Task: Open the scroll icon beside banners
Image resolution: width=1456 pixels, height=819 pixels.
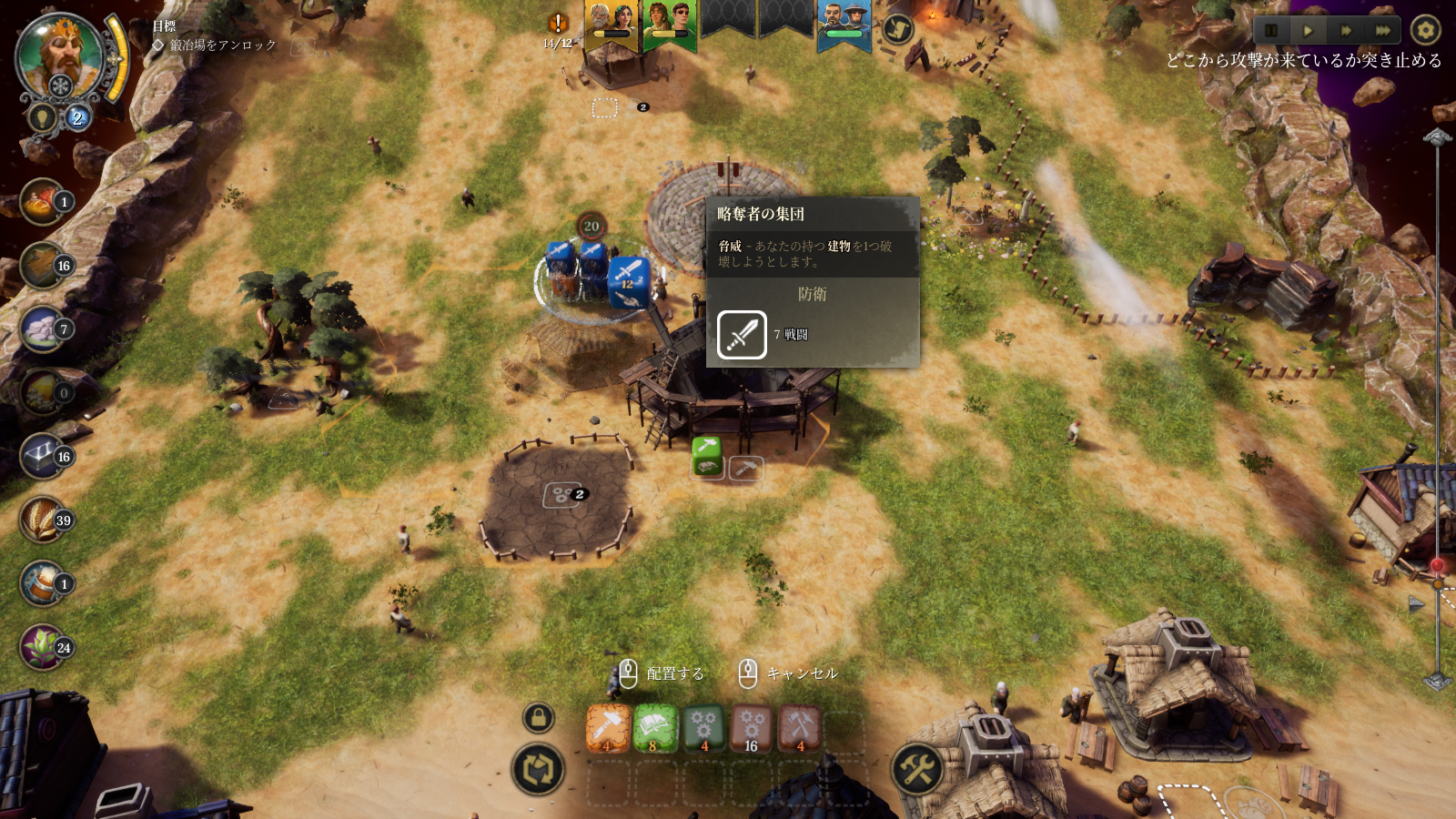Action: [x=897, y=29]
